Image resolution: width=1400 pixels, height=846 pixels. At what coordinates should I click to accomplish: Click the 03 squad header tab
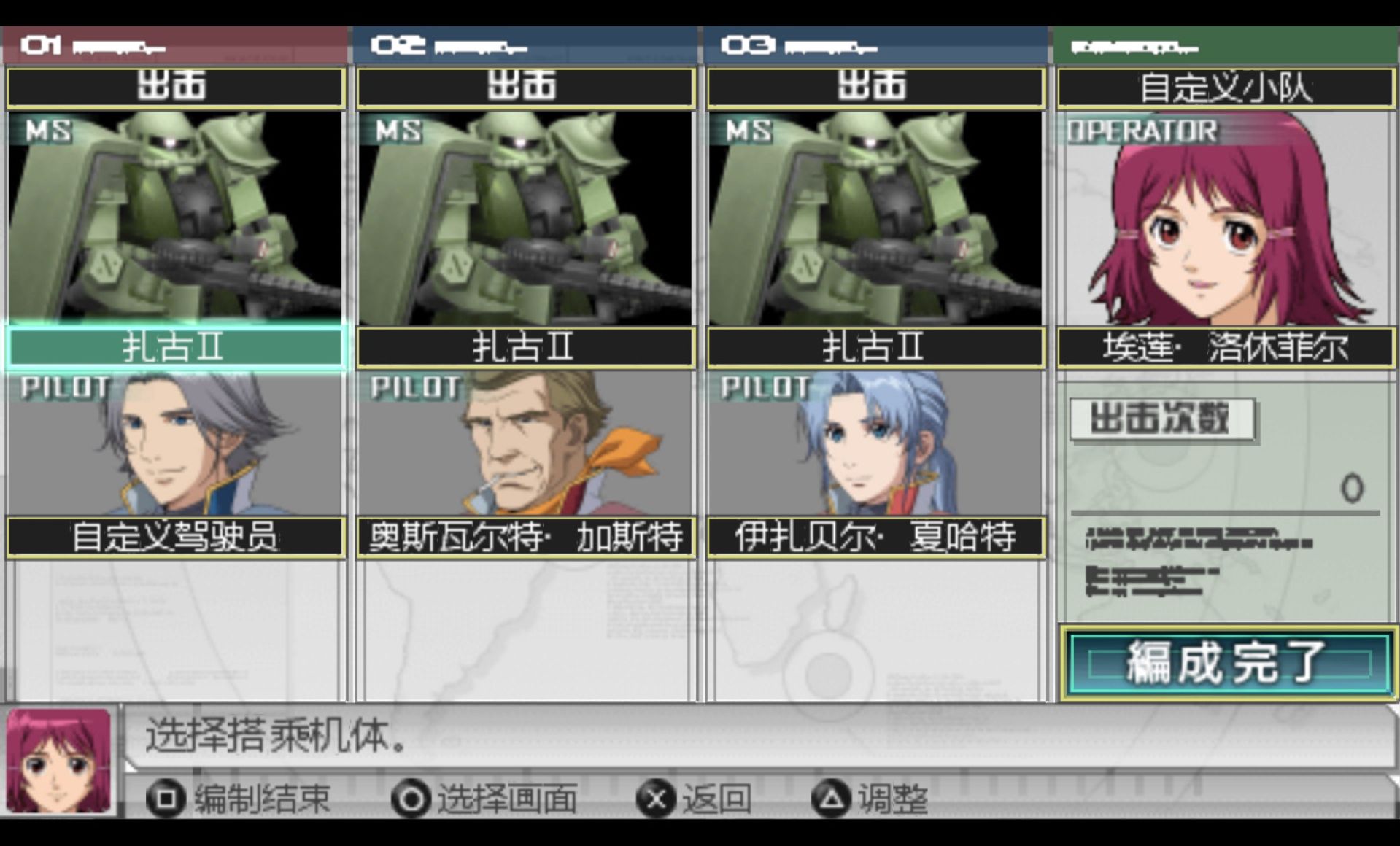click(874, 46)
